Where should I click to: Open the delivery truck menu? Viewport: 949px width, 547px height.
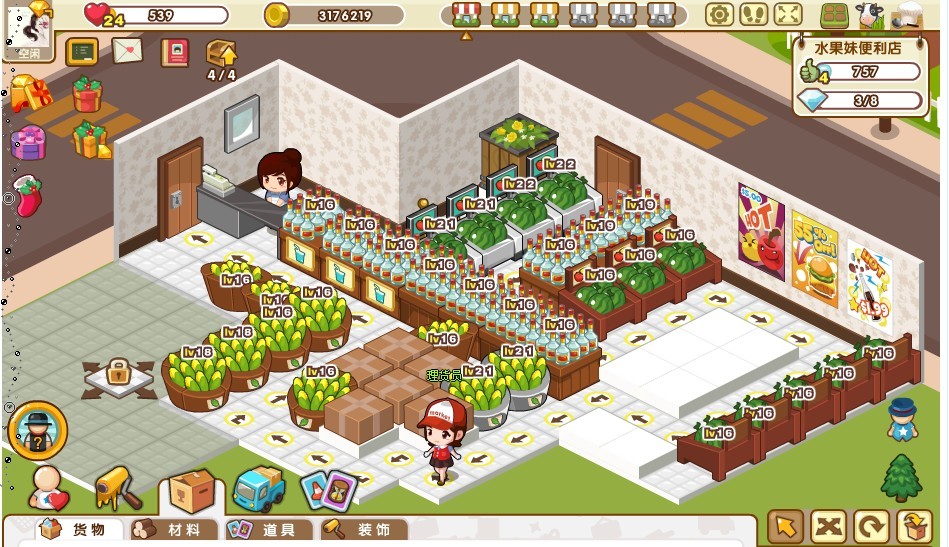tap(259, 489)
